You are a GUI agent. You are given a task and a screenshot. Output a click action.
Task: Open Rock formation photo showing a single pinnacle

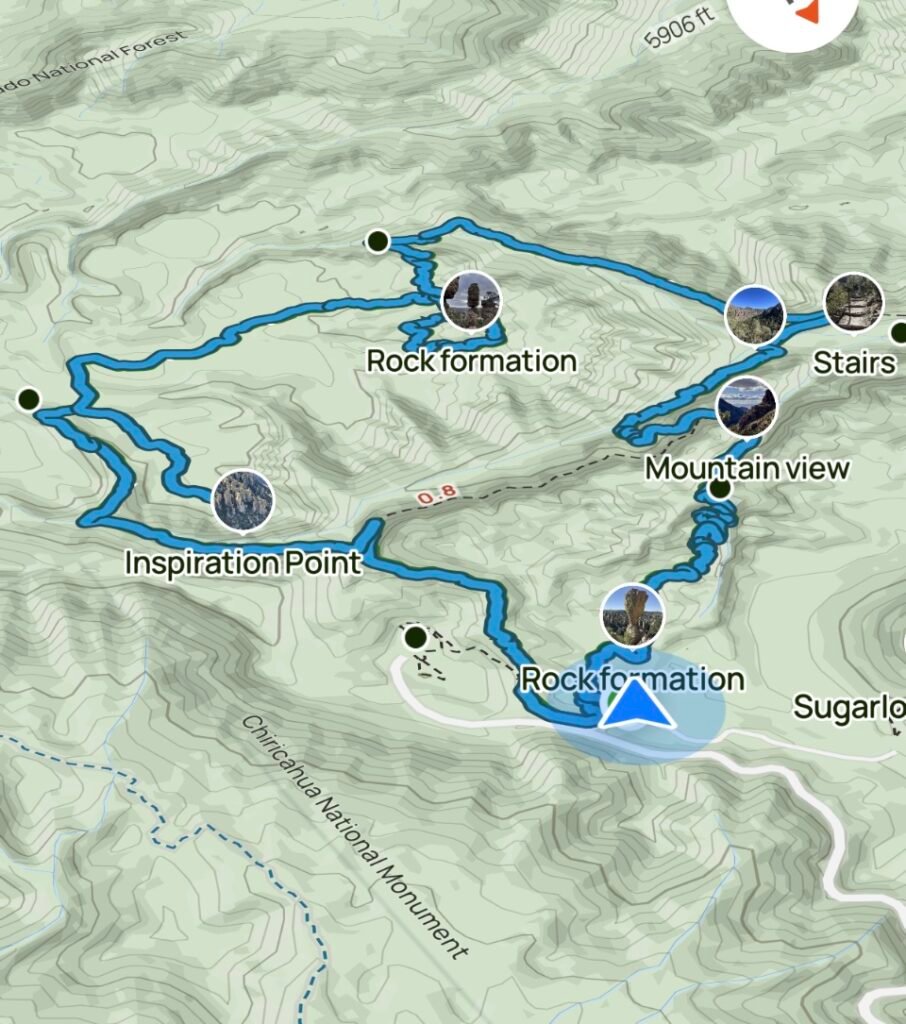tap(633, 614)
